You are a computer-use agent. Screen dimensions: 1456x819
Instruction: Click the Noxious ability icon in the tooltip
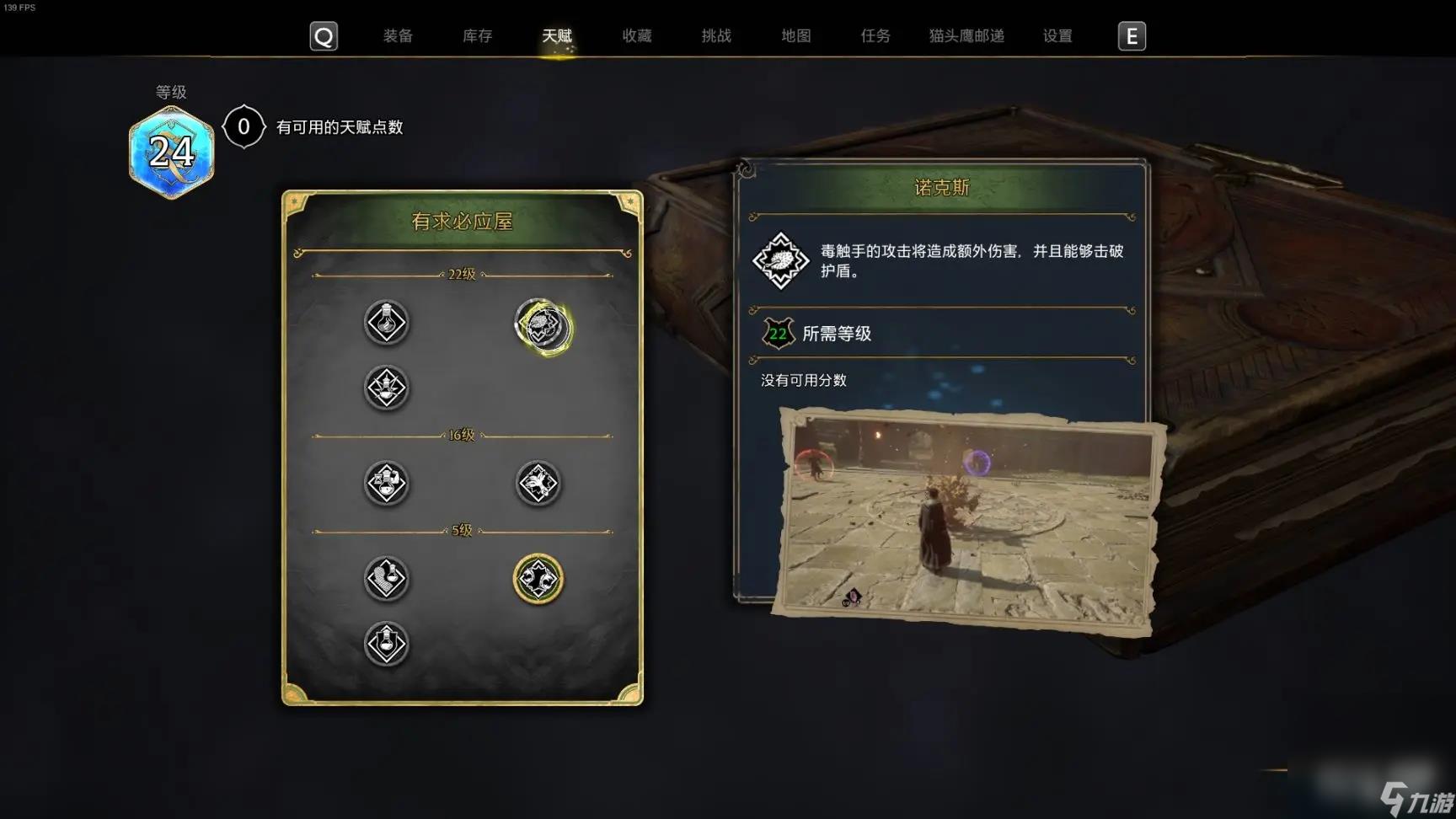(x=780, y=260)
